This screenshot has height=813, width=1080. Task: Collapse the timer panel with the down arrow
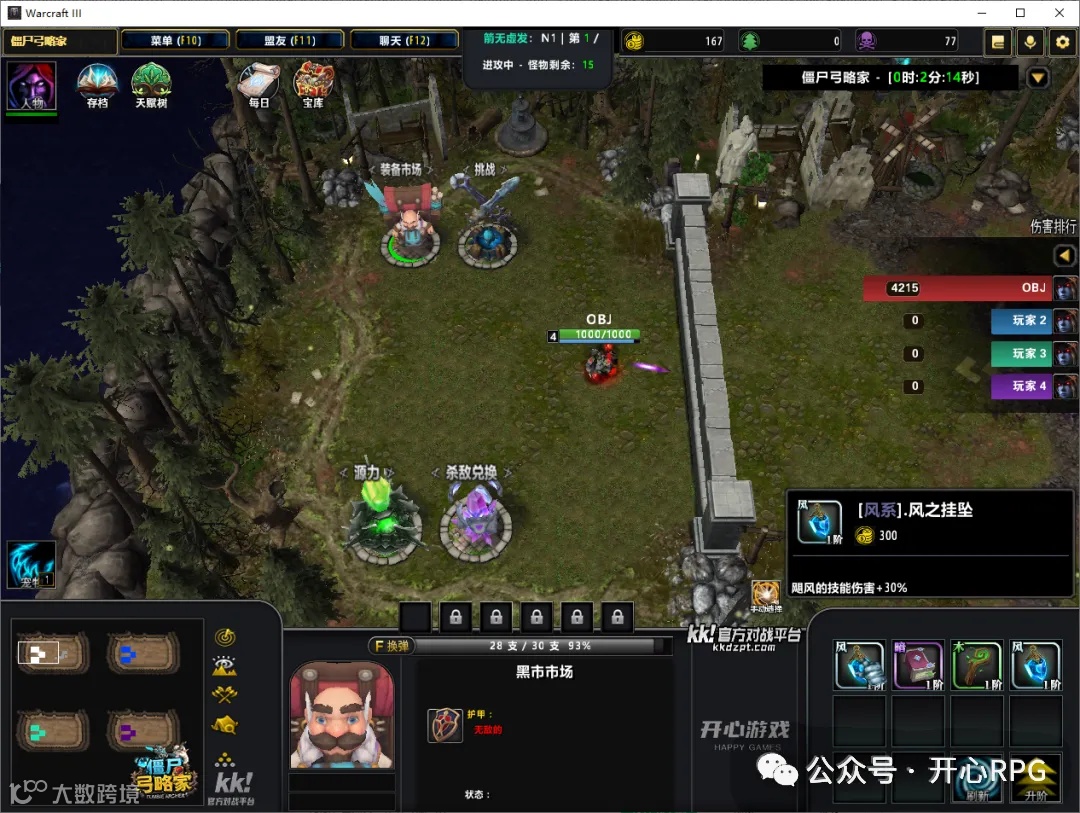click(1038, 78)
